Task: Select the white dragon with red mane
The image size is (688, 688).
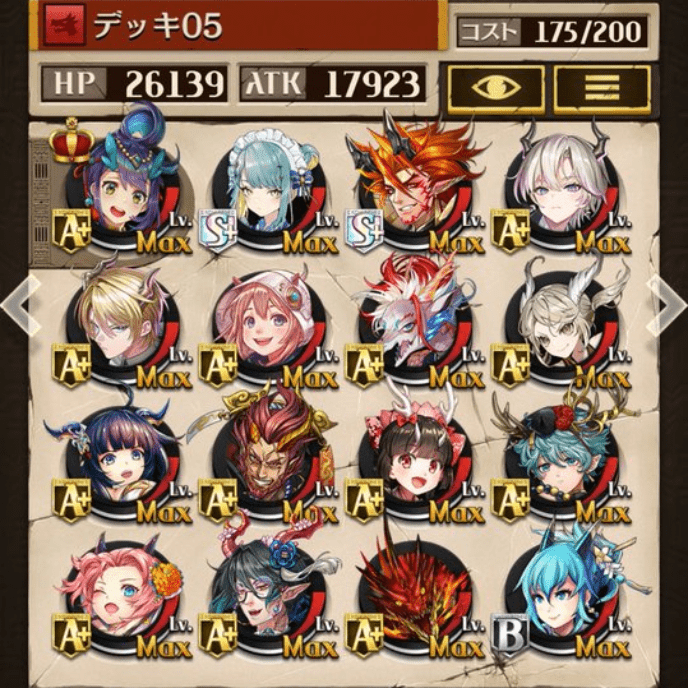Action: 412,320
